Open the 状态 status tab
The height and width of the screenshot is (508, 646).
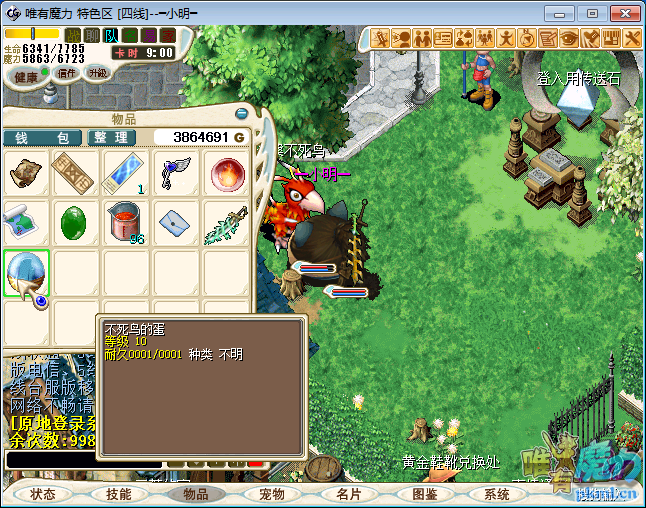click(42, 494)
